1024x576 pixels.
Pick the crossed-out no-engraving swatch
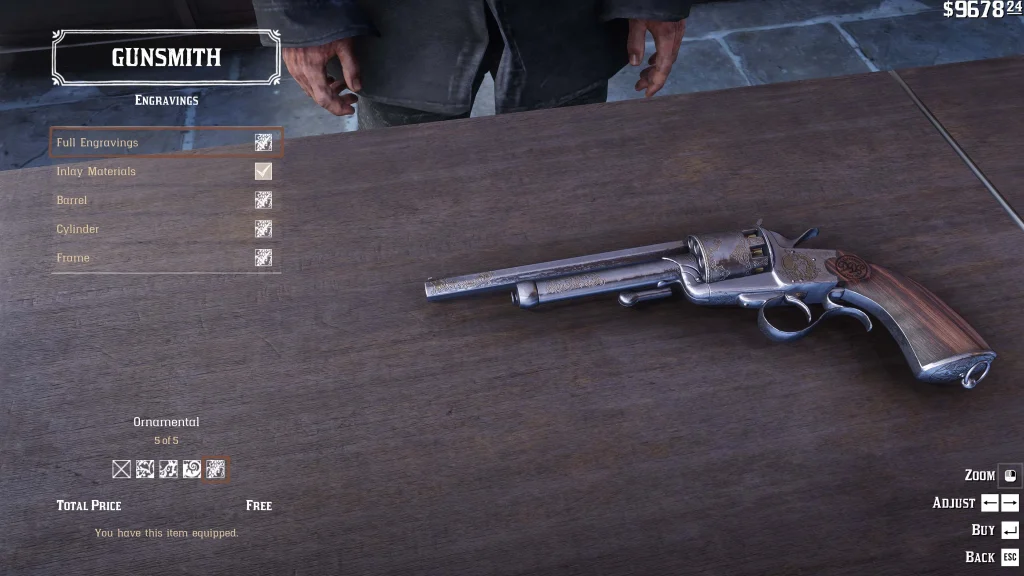click(122, 469)
